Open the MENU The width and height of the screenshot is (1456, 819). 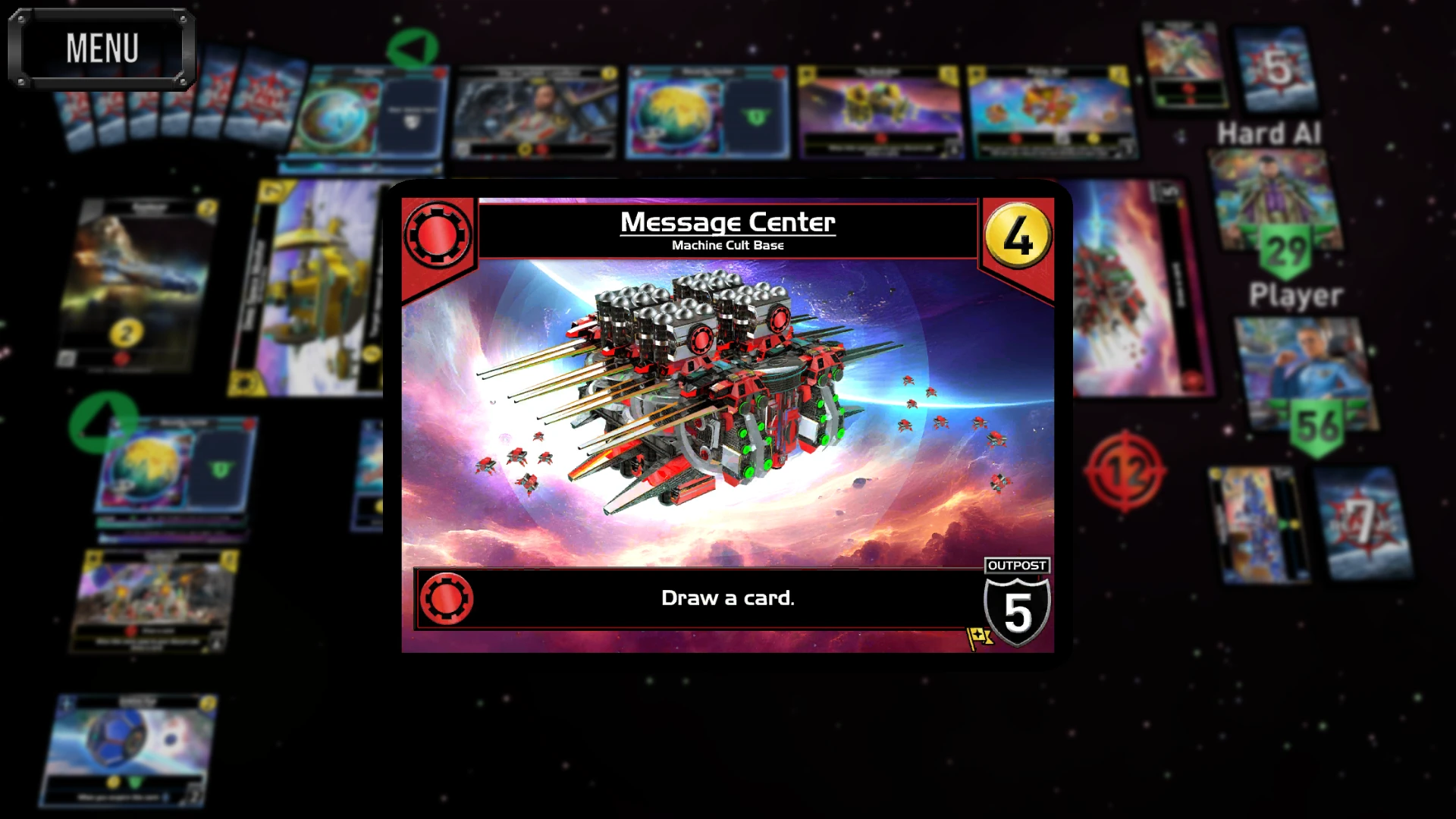click(x=102, y=48)
